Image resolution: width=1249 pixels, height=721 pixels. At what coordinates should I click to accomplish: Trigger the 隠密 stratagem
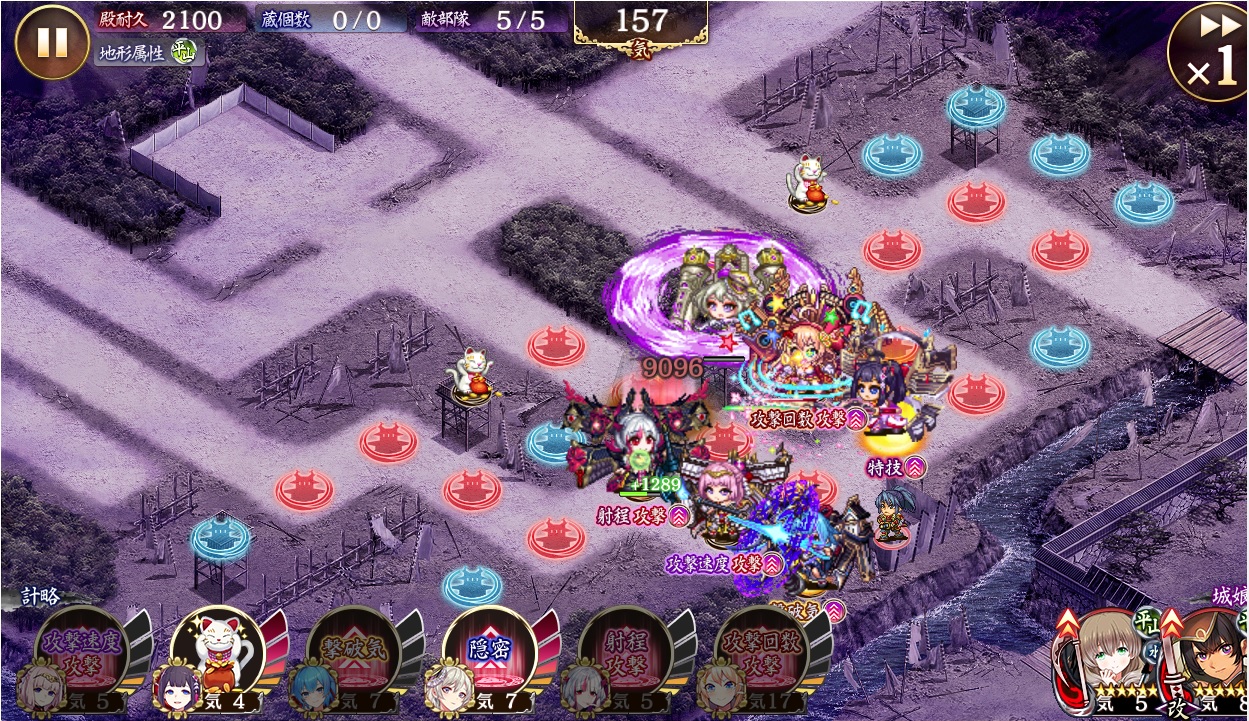(489, 648)
